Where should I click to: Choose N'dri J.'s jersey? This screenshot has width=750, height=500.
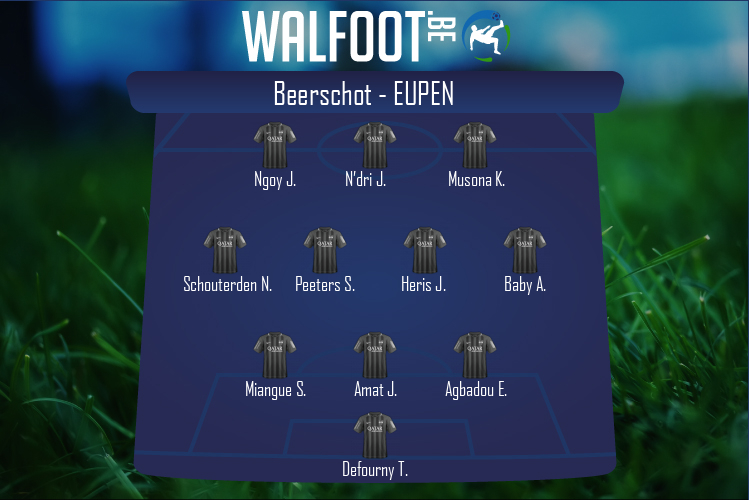(x=375, y=146)
